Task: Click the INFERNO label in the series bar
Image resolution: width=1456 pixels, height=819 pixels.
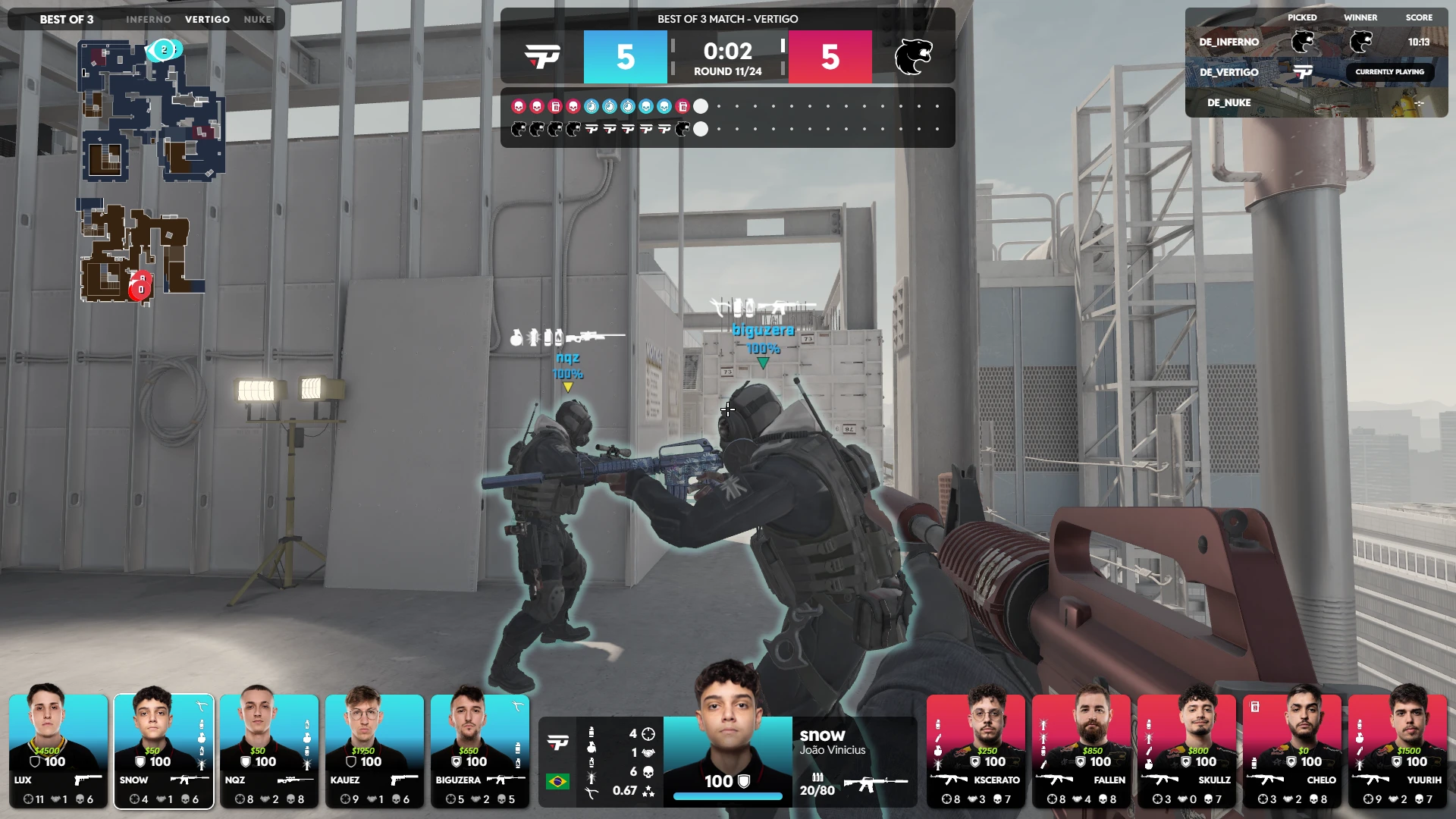Action: coord(149,19)
